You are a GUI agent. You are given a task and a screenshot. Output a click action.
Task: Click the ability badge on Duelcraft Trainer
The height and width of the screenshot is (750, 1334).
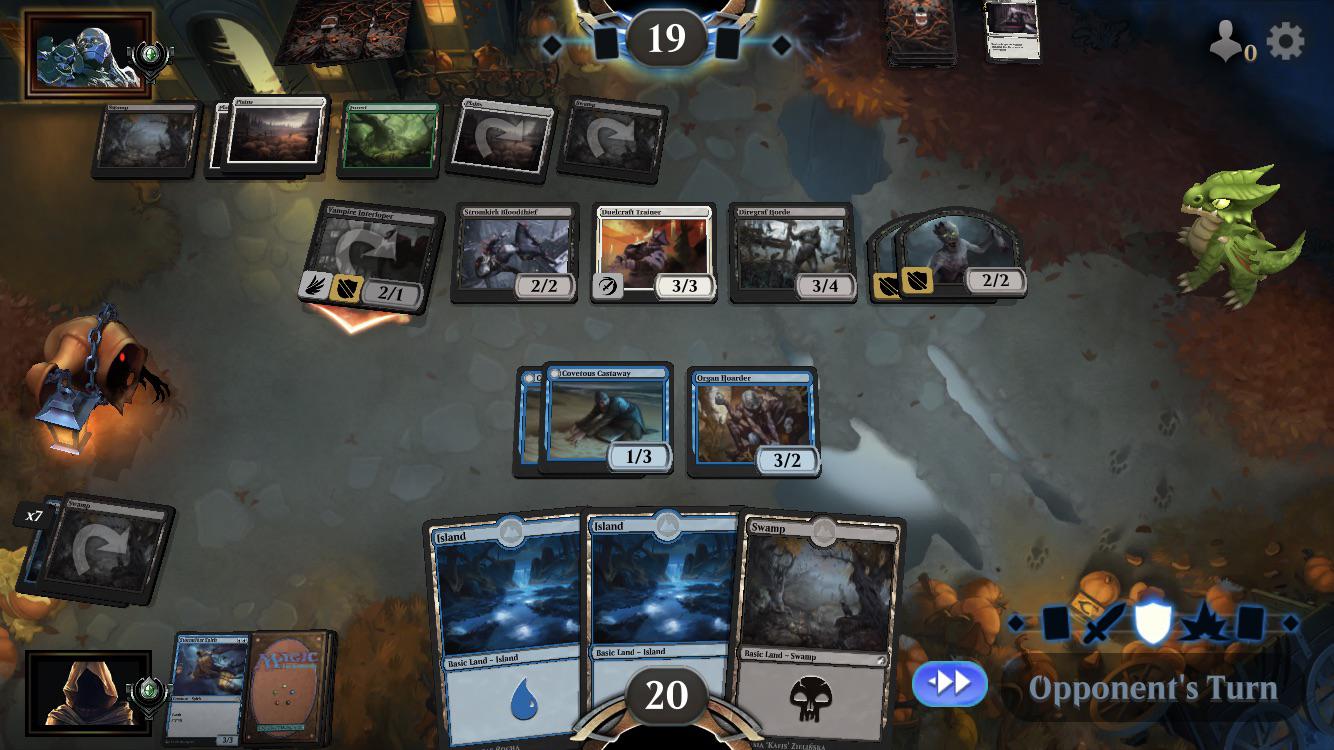click(x=607, y=285)
